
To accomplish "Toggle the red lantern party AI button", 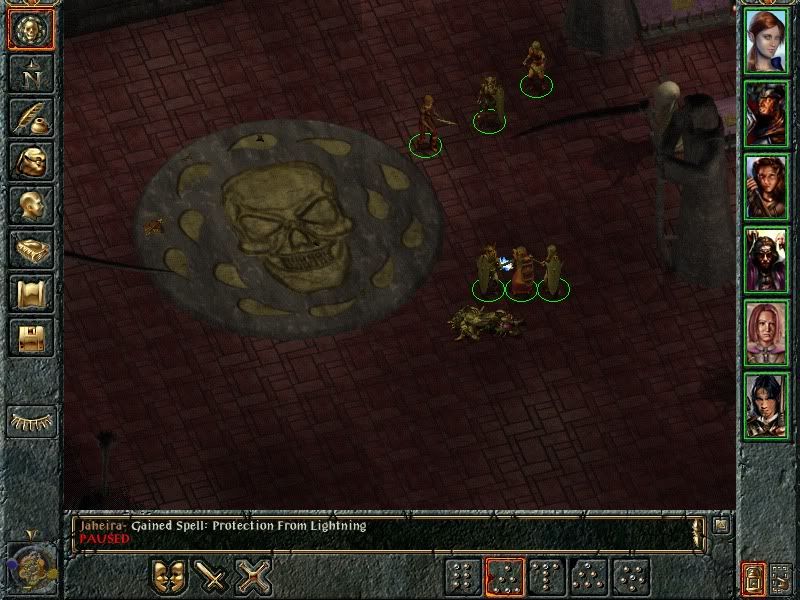I will click(x=754, y=577).
